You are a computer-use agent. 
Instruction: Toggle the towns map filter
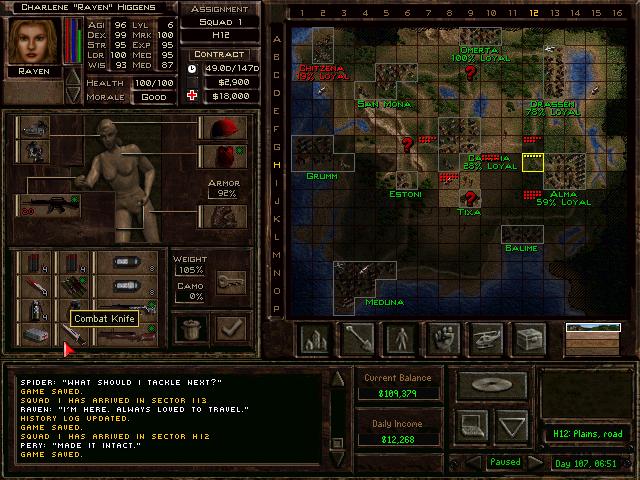pyautogui.click(x=316, y=340)
